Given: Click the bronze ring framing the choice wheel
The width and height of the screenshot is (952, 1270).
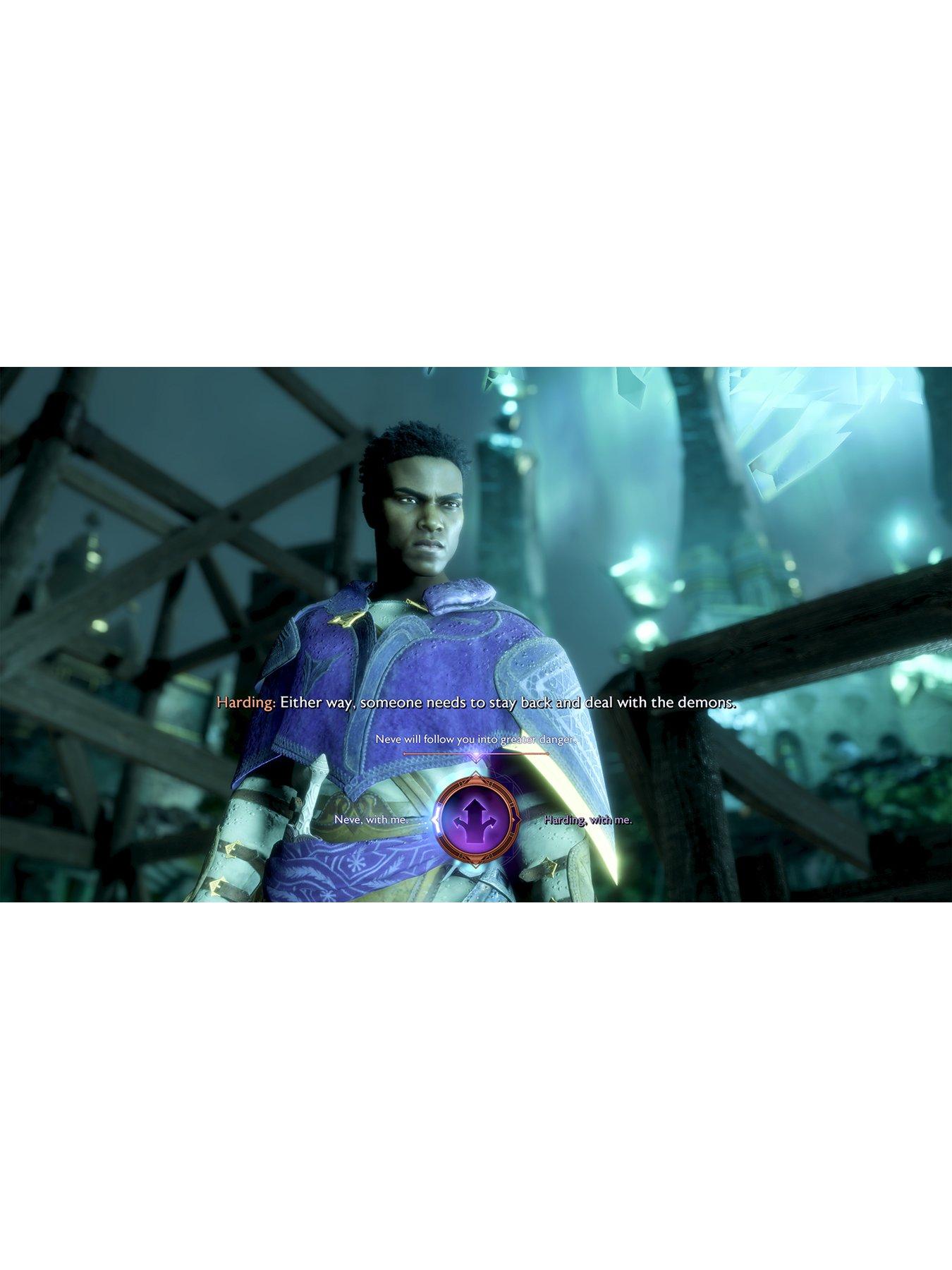Looking at the screenshot, I should point(475,783).
